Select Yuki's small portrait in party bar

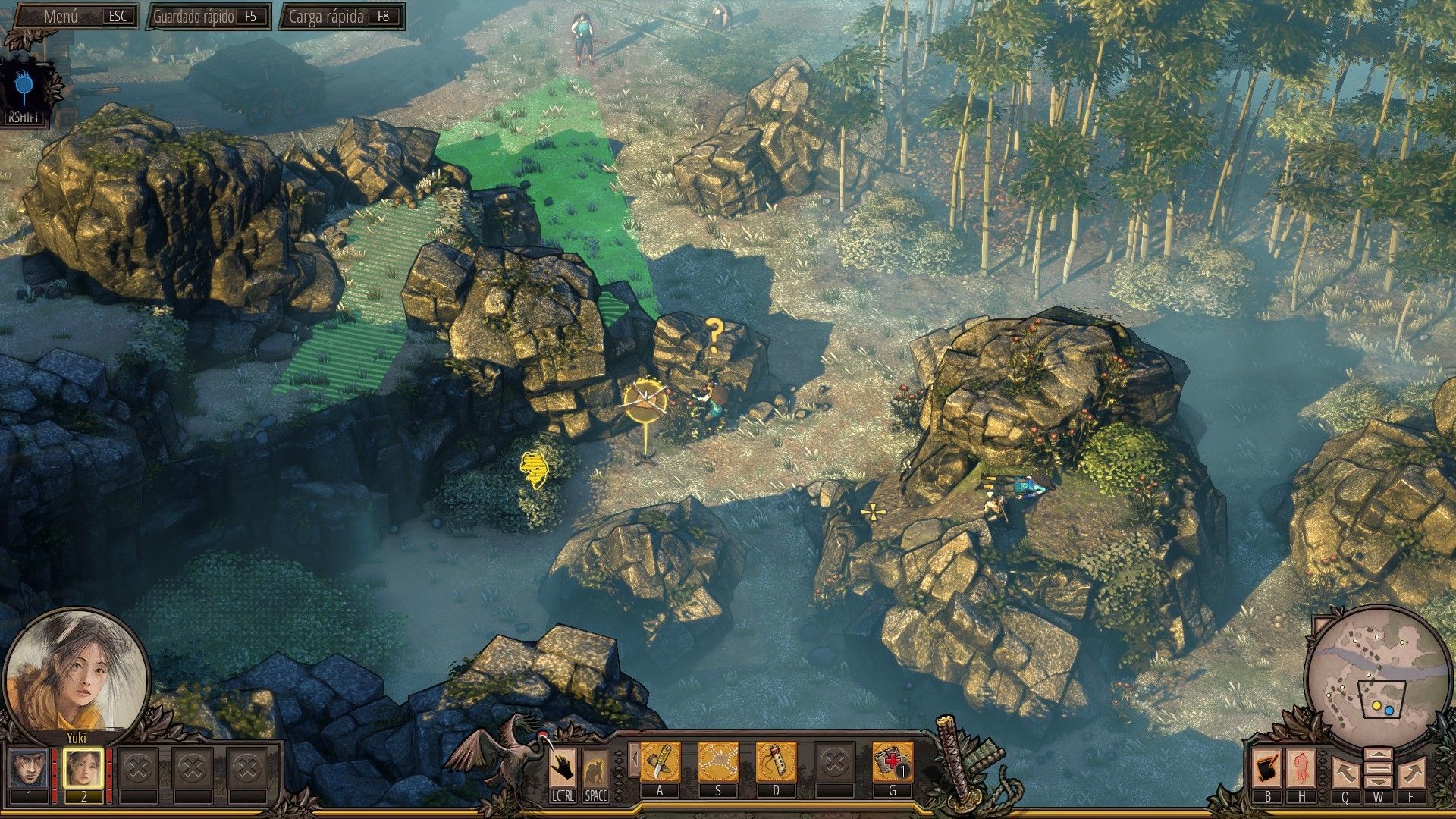click(x=83, y=768)
